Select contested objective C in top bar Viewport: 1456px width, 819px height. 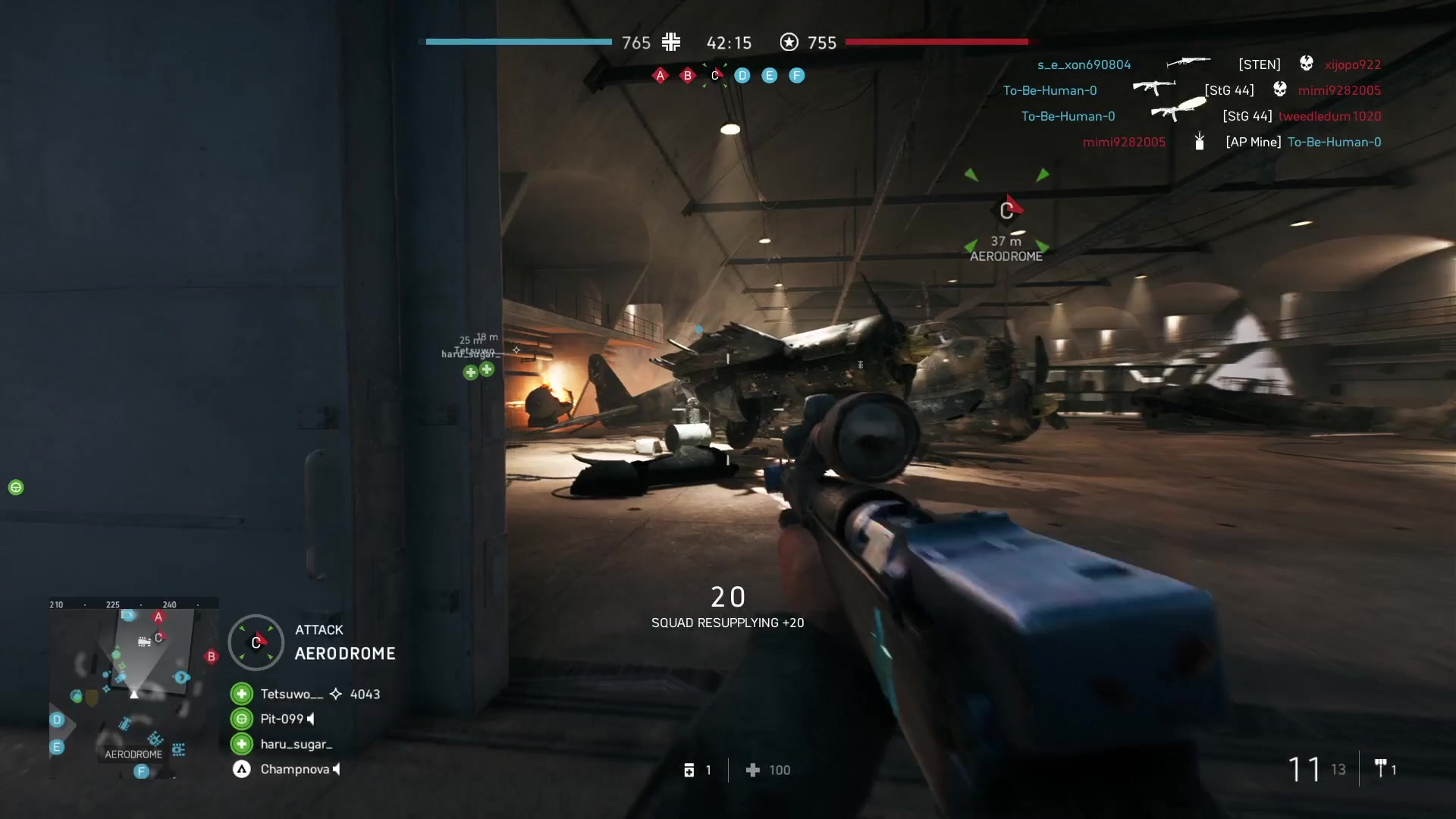click(x=714, y=75)
